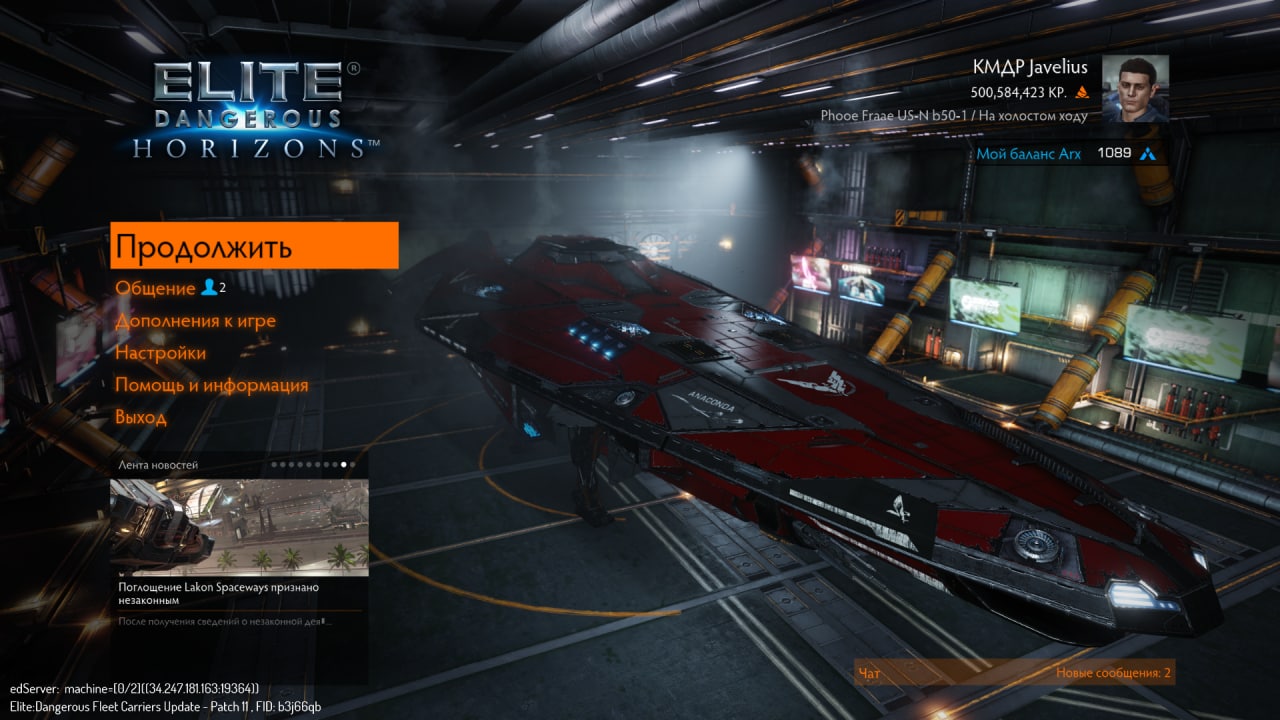
Task: Select Помощь и информация entry
Action: click(x=211, y=385)
